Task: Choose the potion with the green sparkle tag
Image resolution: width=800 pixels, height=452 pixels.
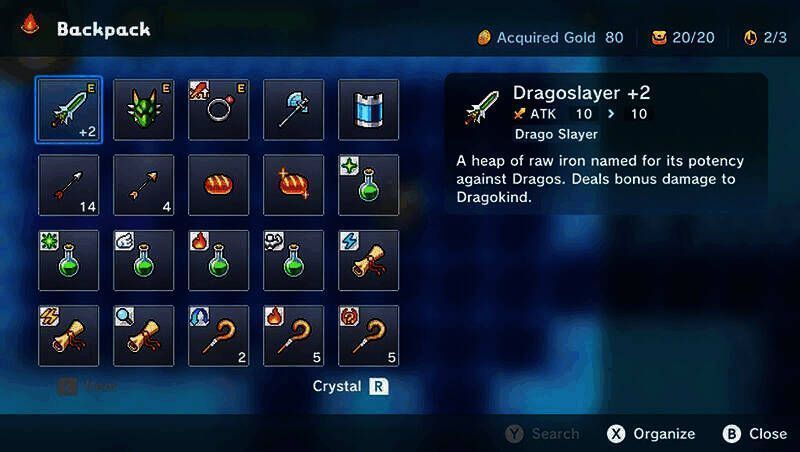Action: coord(368,185)
